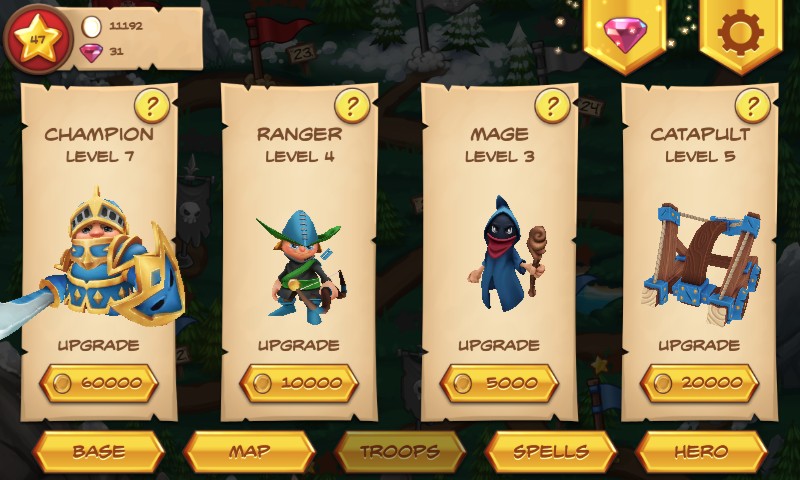Viewport: 800px width, 480px height.
Task: View Mage details via question mark
Action: pyautogui.click(x=552, y=103)
